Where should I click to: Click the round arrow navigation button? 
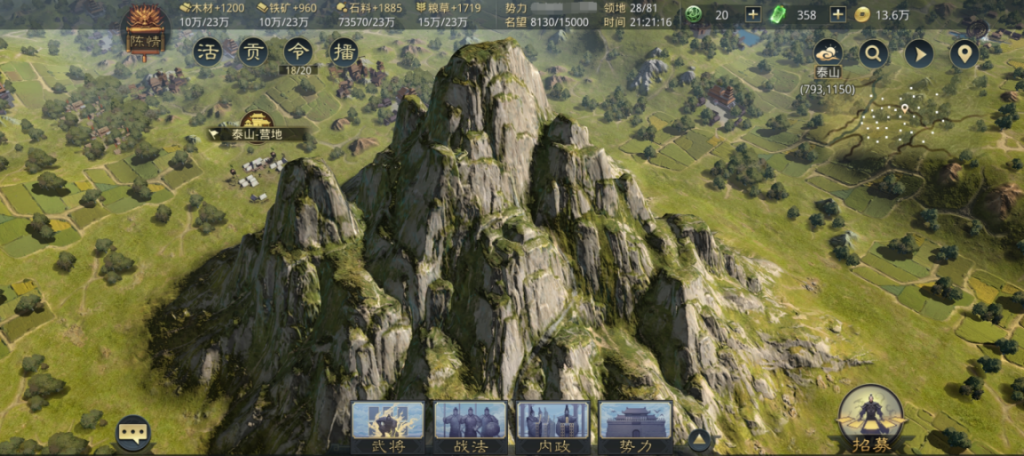click(x=919, y=53)
